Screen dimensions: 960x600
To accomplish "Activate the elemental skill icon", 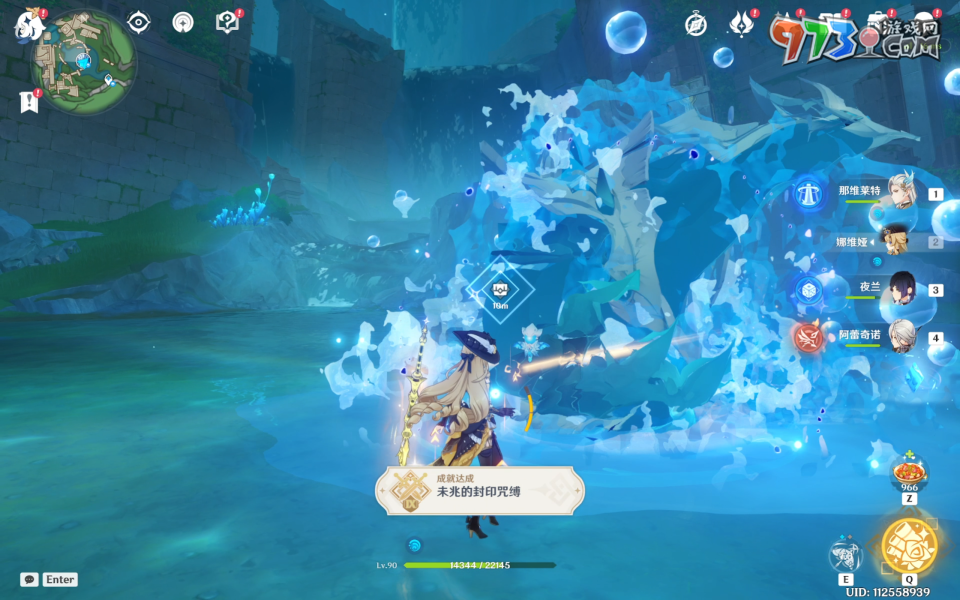I will click(846, 555).
